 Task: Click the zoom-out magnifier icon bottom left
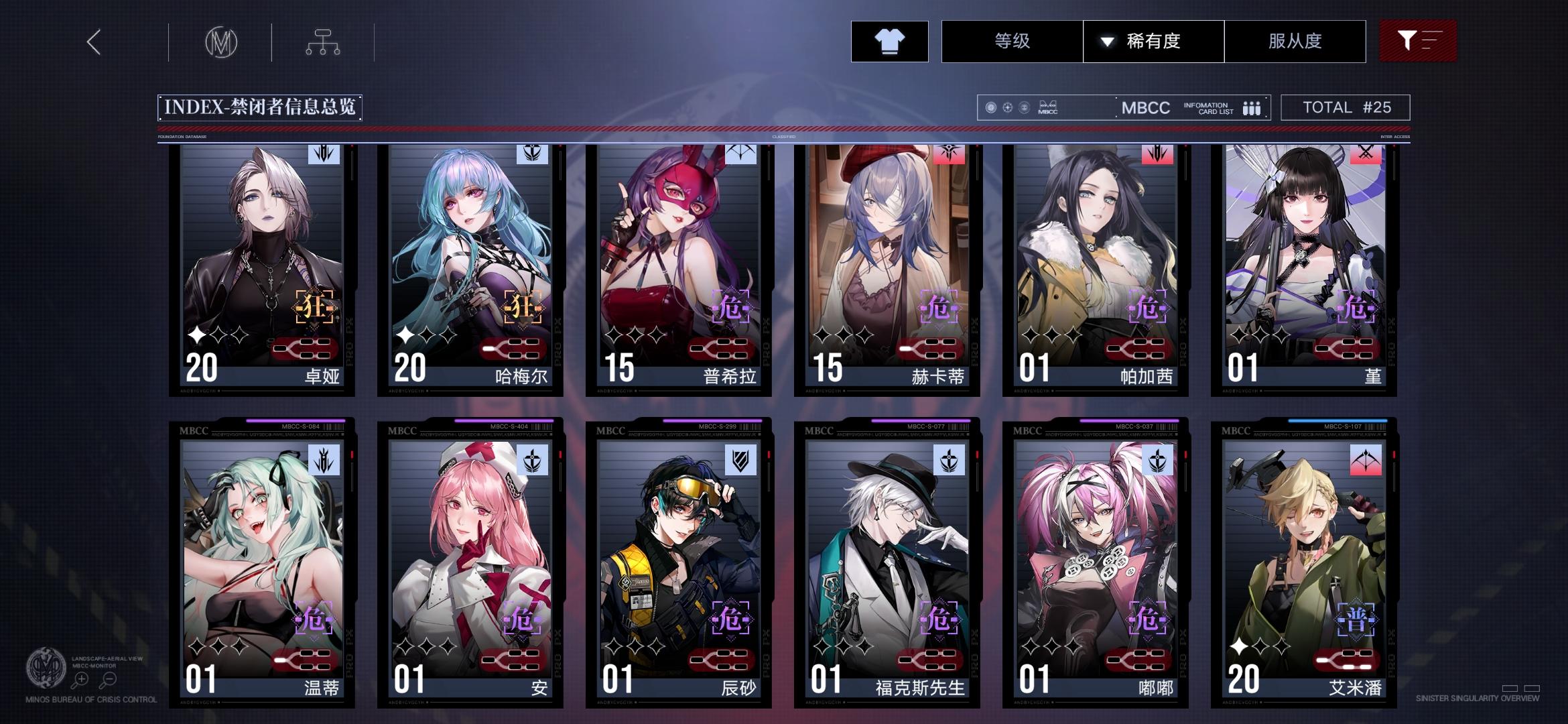pos(109,678)
